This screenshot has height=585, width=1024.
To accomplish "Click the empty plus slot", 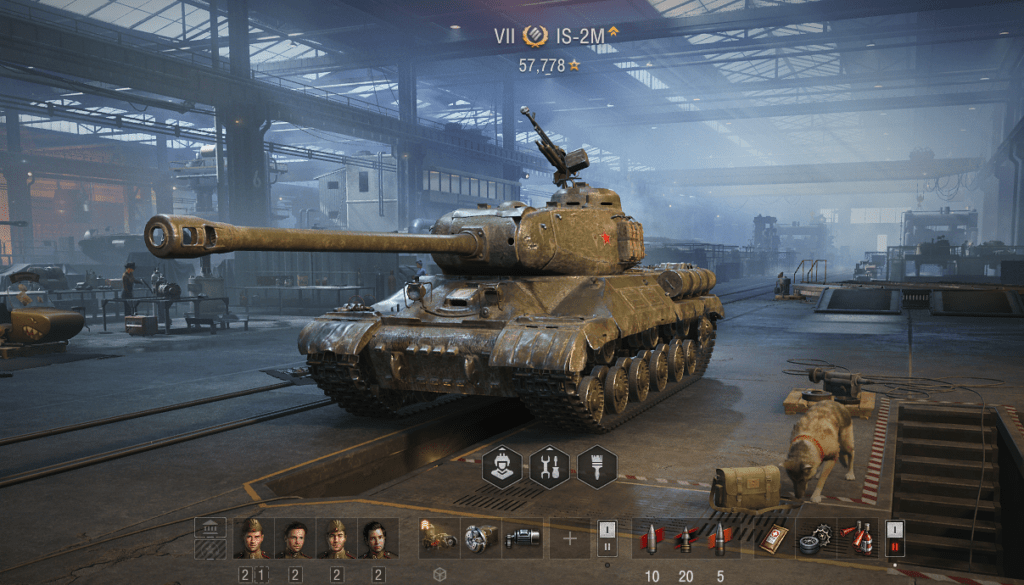I will pos(570,538).
